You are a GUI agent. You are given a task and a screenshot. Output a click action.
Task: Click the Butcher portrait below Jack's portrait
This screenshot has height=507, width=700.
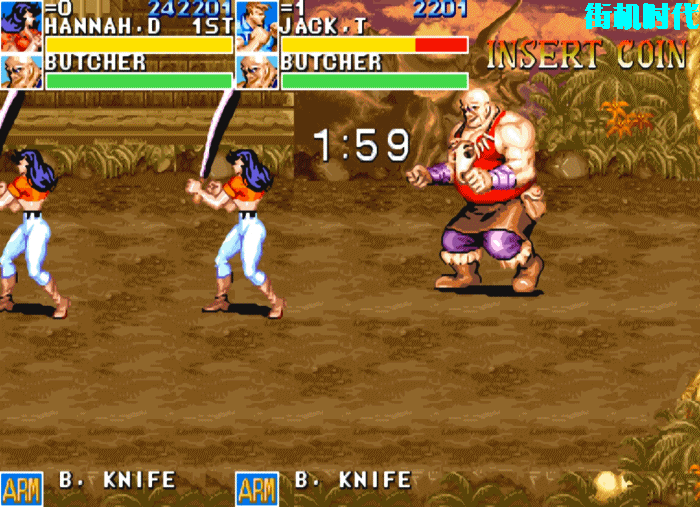coord(257,72)
